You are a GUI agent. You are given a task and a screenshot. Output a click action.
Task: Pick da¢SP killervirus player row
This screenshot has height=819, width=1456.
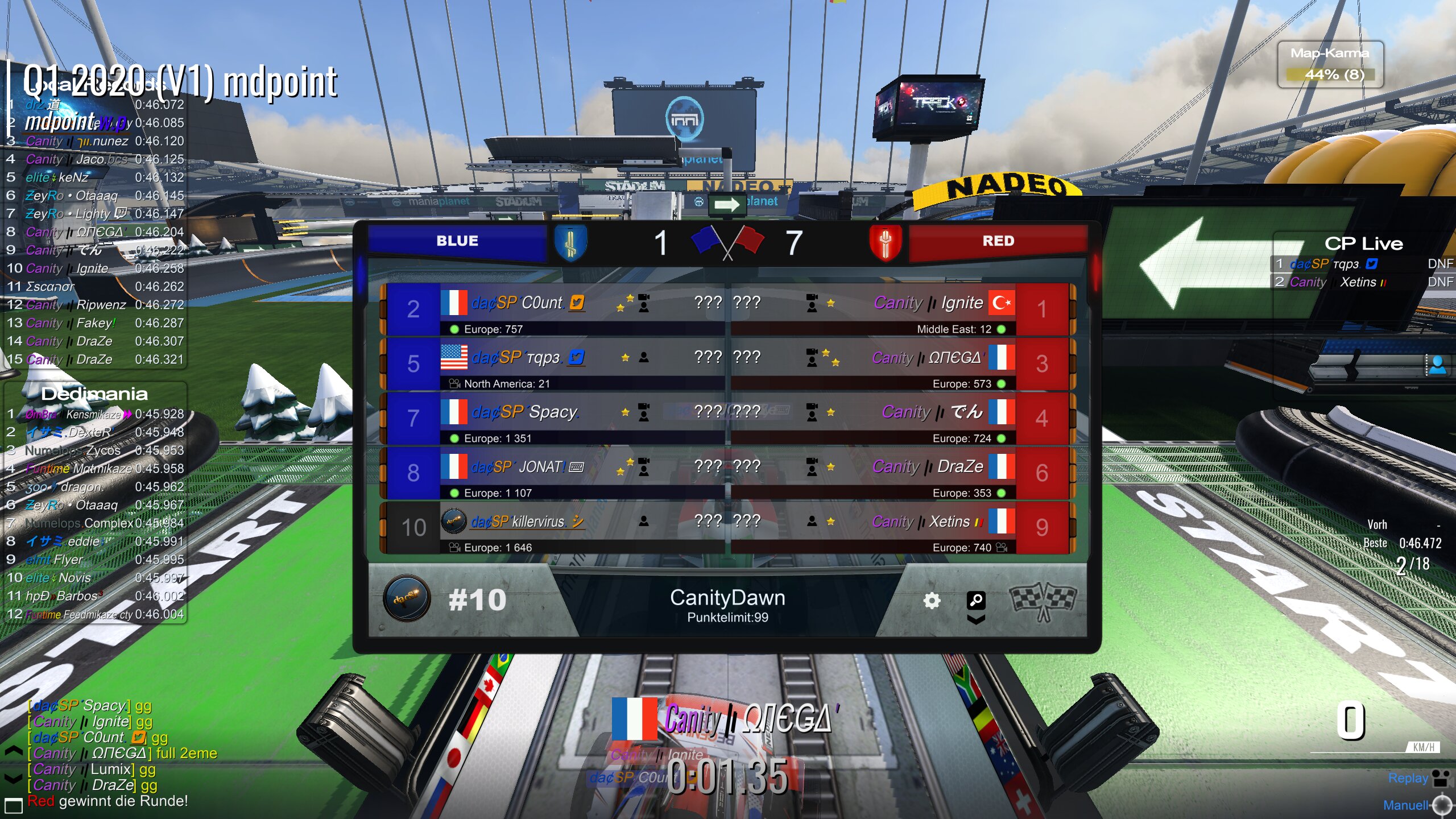tap(555, 528)
